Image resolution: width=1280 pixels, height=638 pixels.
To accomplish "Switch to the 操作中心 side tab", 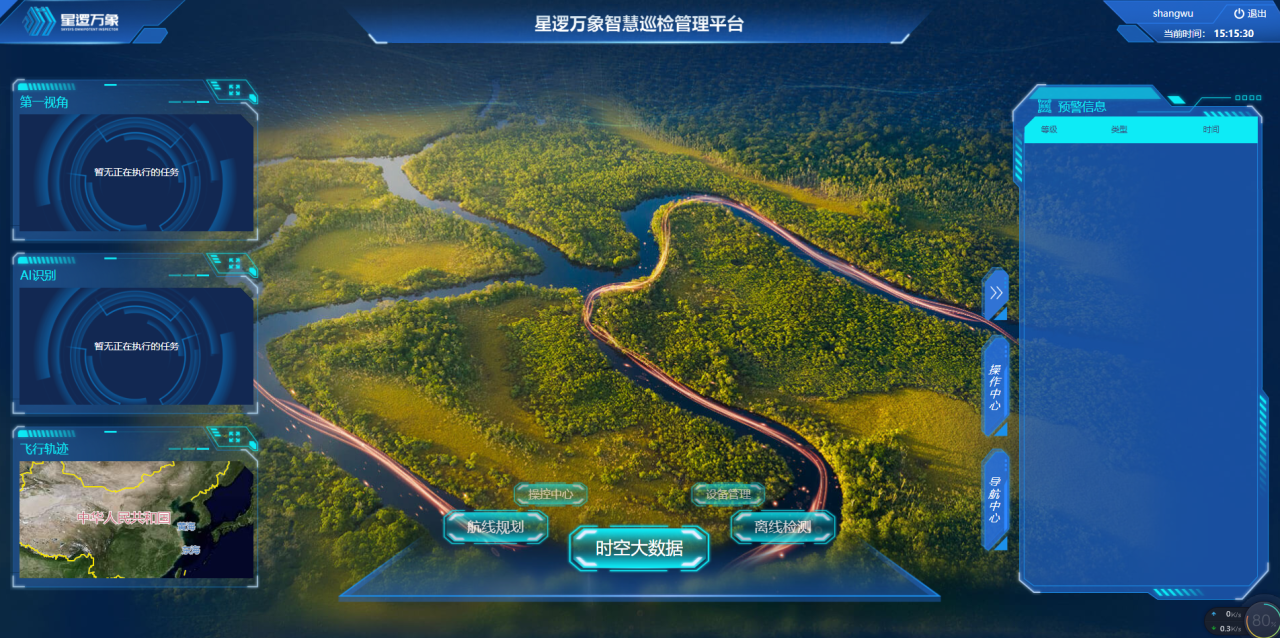I will [996, 385].
